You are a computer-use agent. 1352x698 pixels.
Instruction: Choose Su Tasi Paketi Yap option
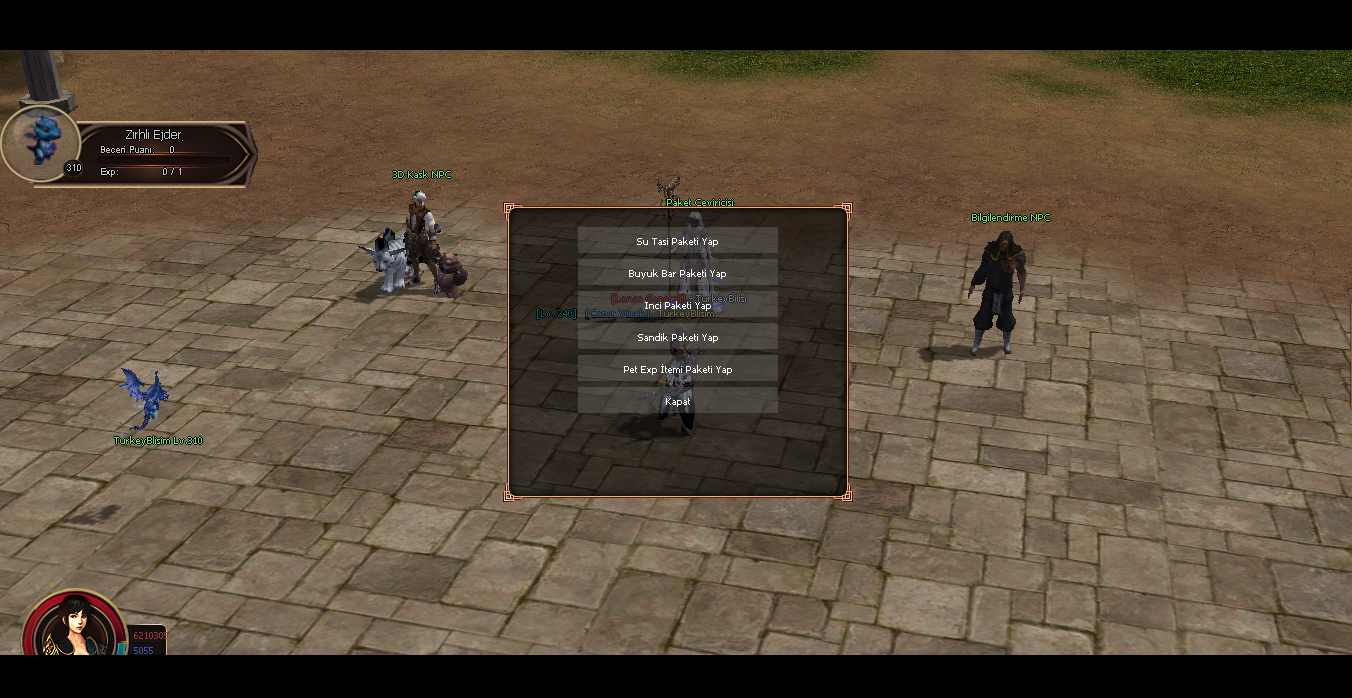pos(677,241)
